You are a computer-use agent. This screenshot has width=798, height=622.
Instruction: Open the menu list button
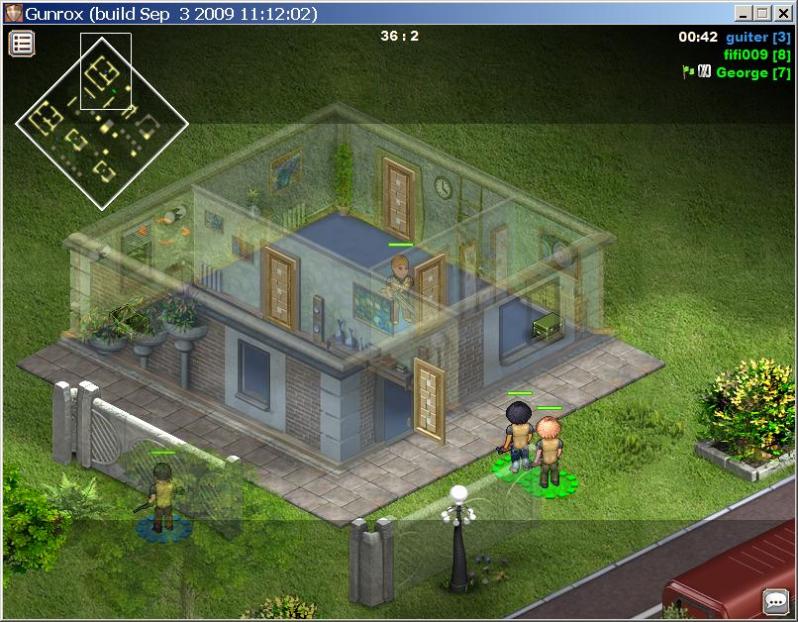pos(22,43)
